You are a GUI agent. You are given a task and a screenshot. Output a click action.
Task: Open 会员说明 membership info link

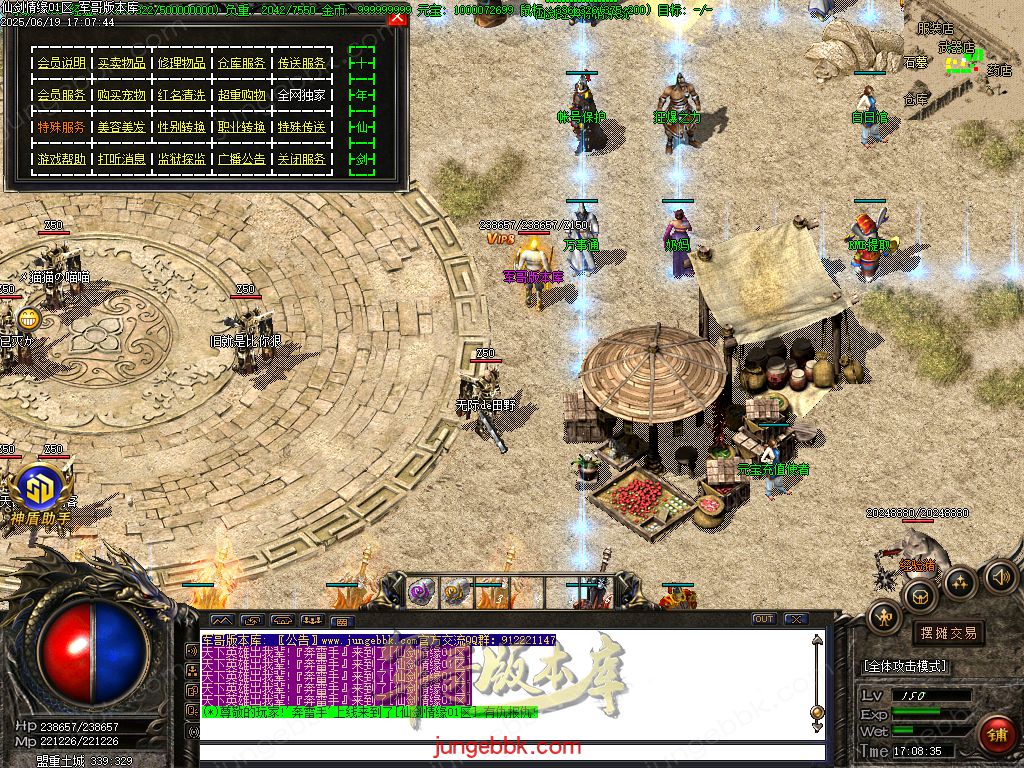pyautogui.click(x=62, y=62)
